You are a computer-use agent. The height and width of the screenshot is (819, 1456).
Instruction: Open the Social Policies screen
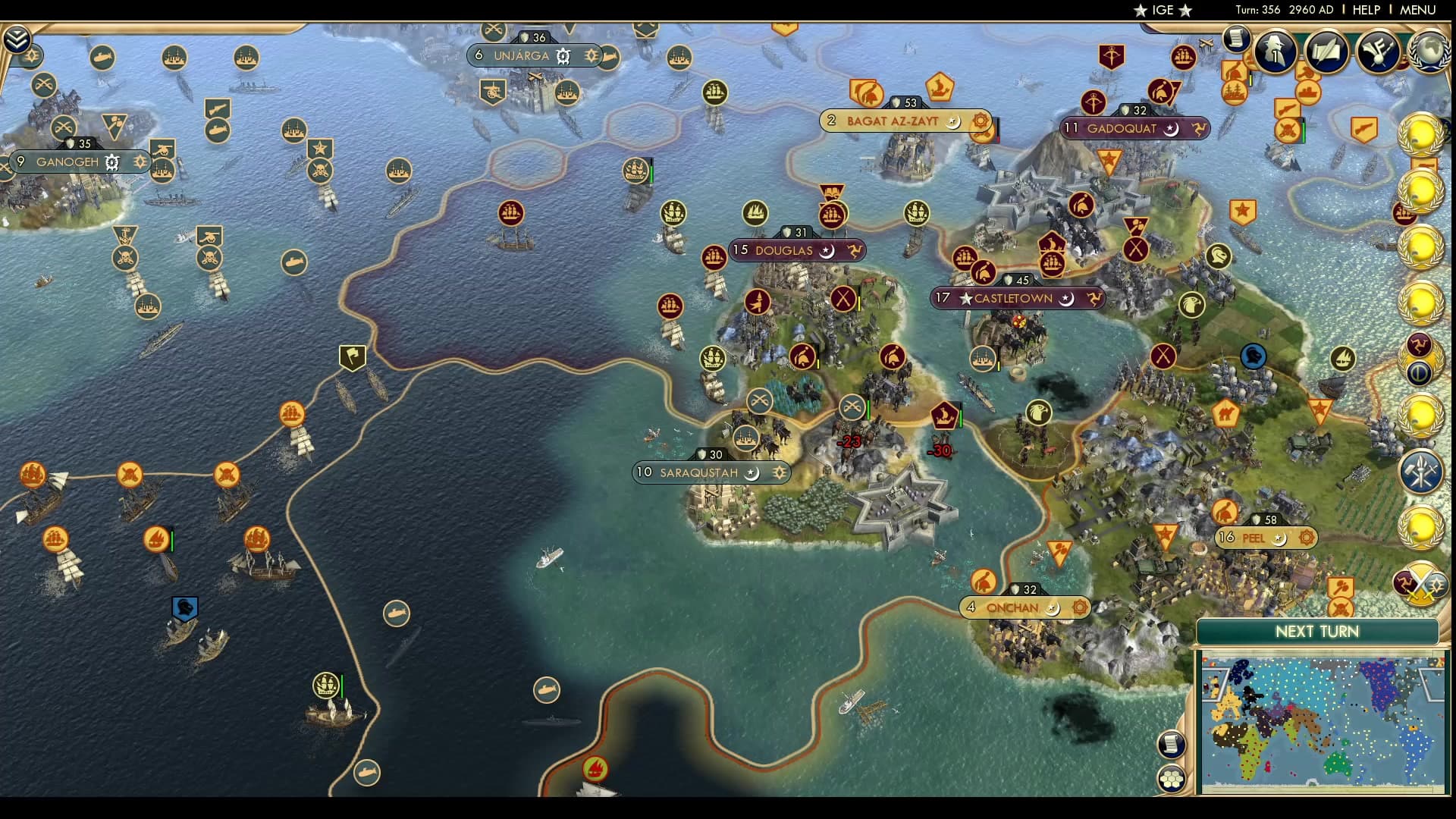1236,38
